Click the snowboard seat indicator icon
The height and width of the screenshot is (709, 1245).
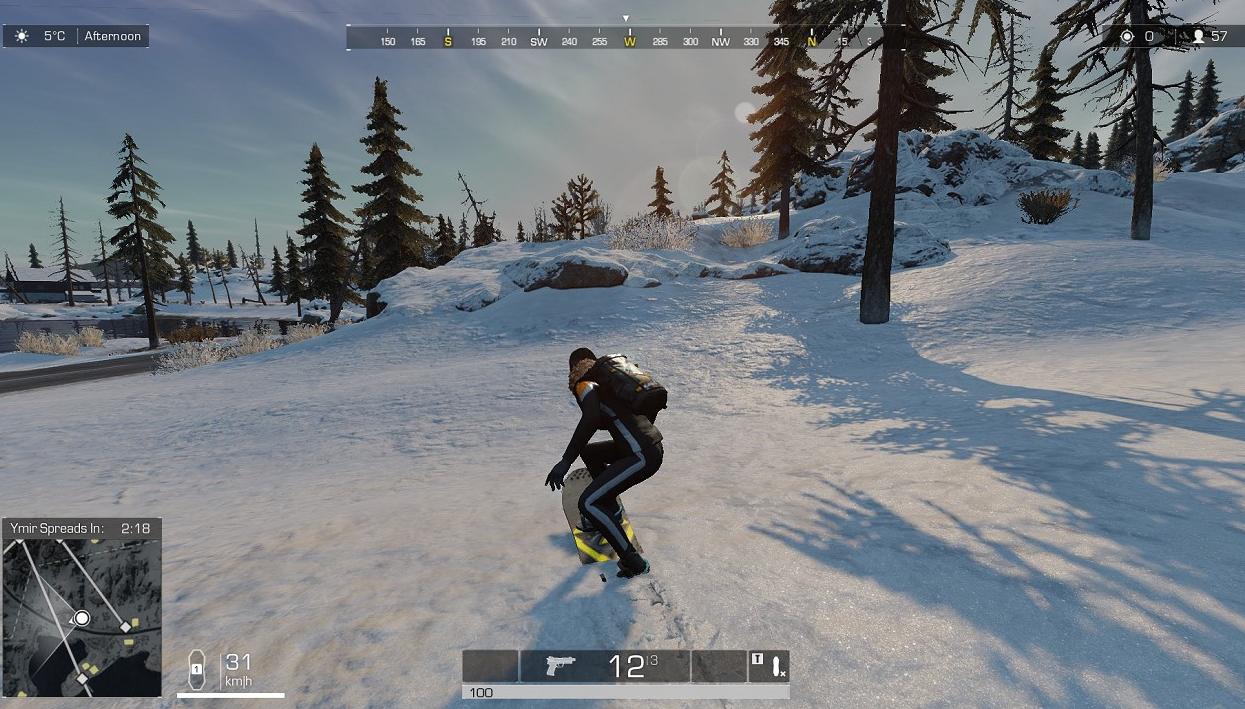[x=197, y=669]
